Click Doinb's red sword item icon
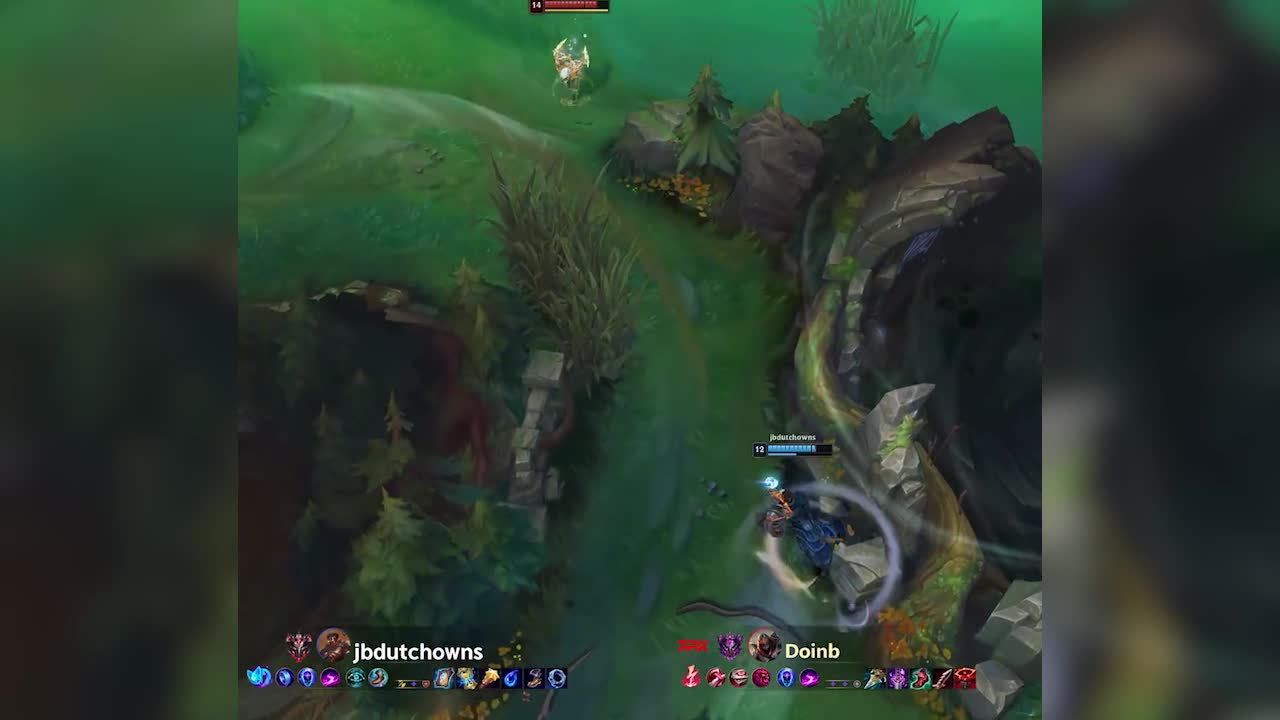 coord(941,678)
